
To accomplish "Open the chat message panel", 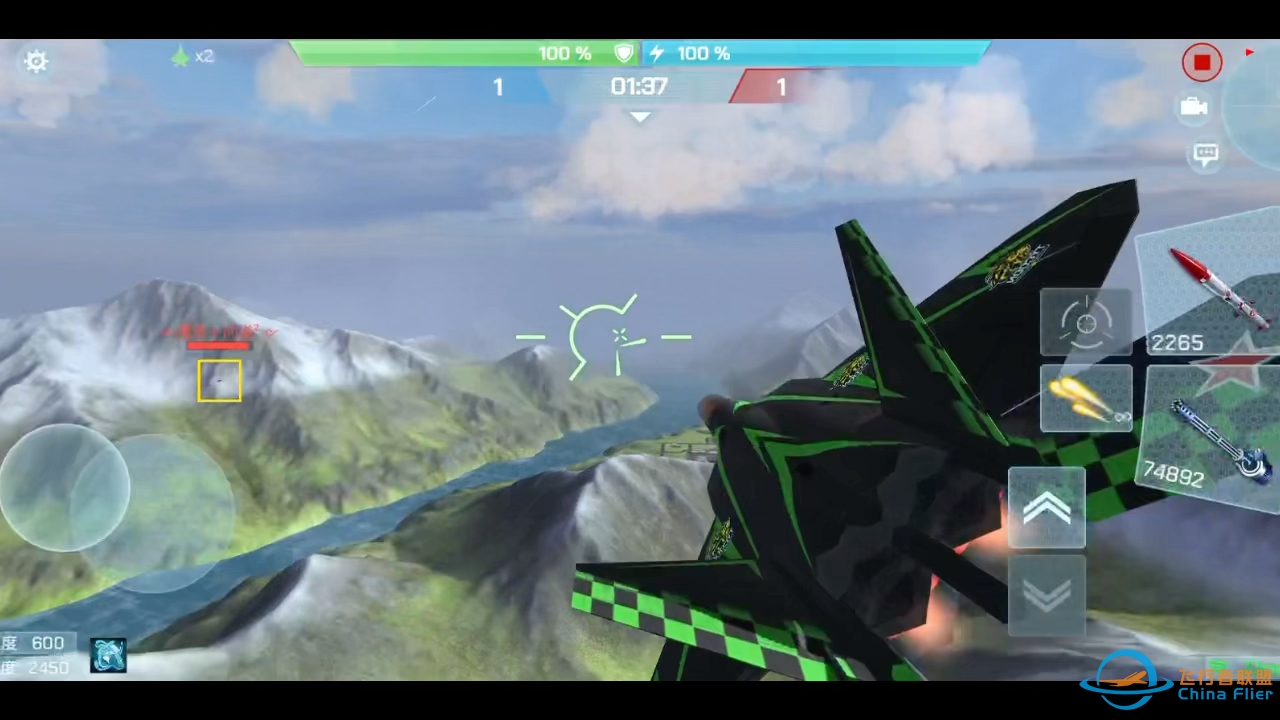I will pyautogui.click(x=1205, y=152).
